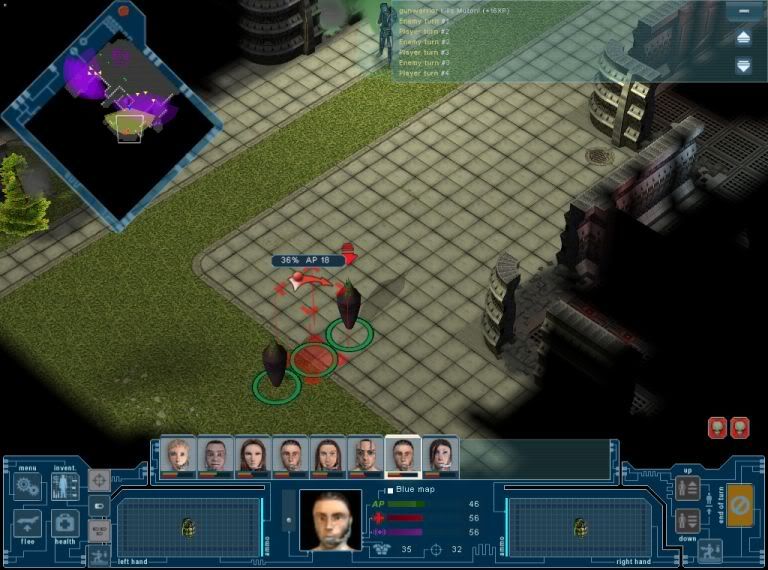768x570 pixels.
Task: Click the active soldier's large portrait
Action: [330, 519]
